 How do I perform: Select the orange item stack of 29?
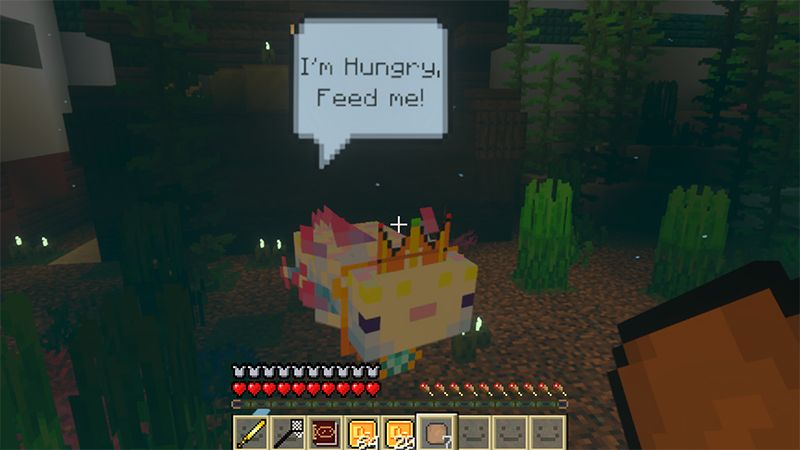(399, 432)
